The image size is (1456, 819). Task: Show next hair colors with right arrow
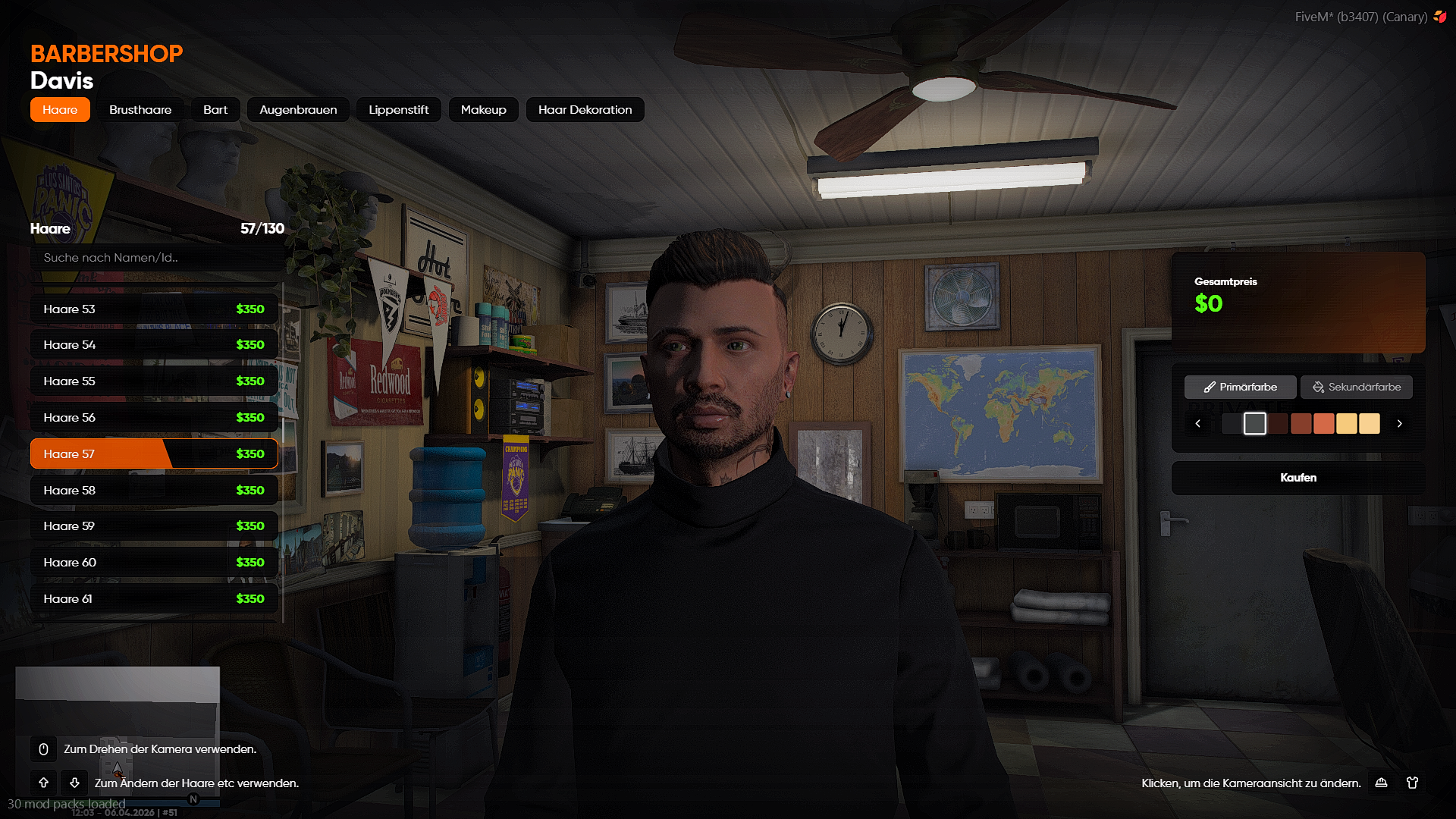(1399, 424)
